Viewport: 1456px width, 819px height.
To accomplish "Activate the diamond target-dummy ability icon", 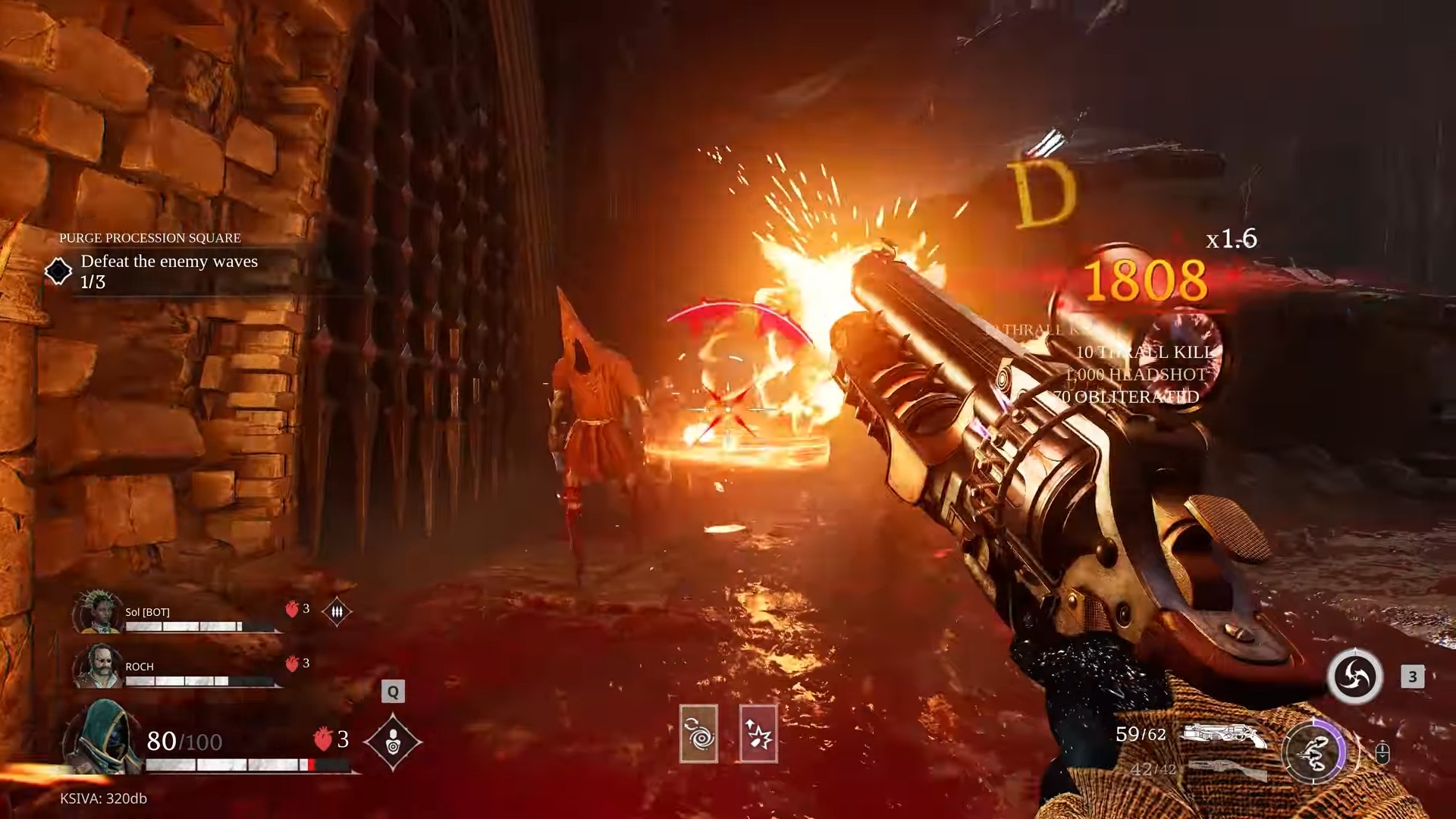I will (393, 742).
